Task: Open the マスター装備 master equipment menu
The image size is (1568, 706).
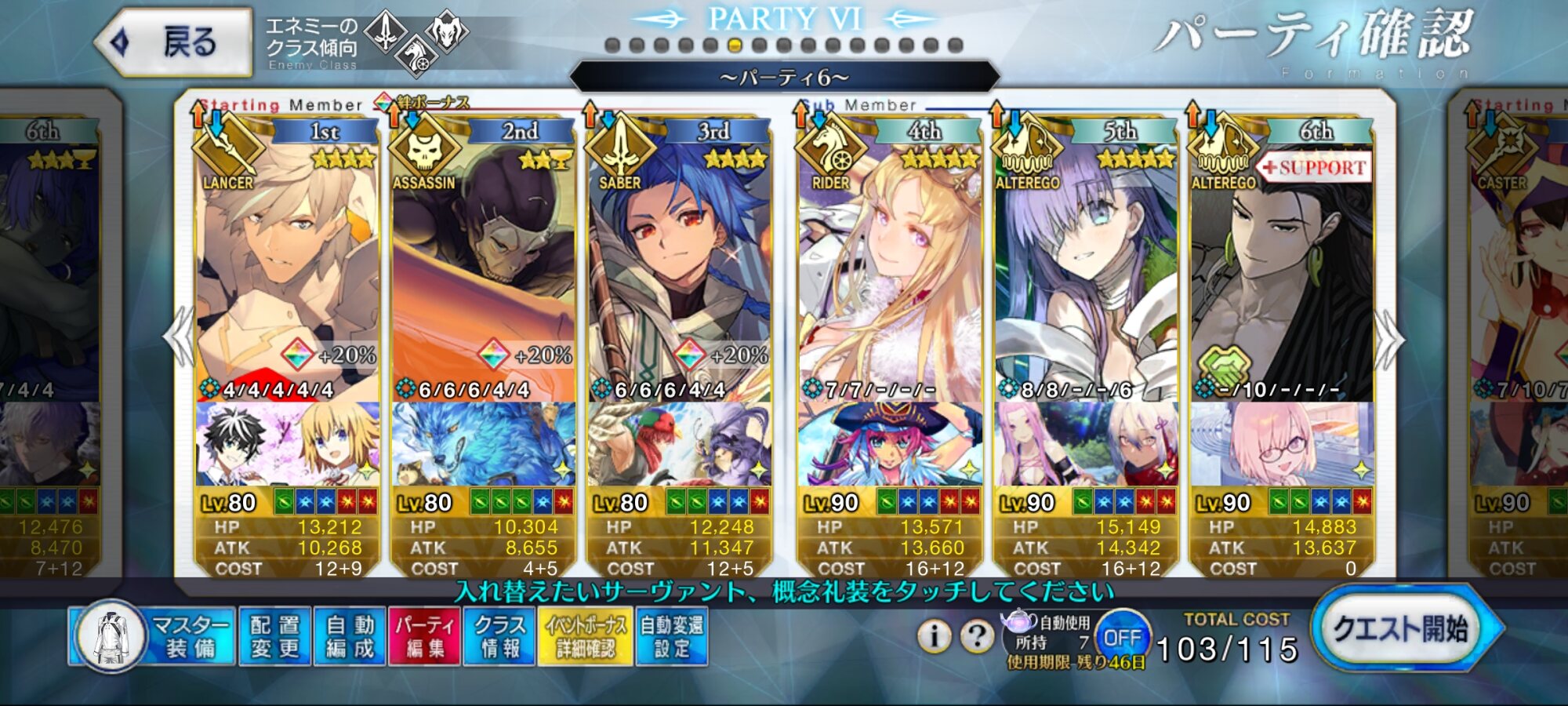Action: pyautogui.click(x=153, y=636)
